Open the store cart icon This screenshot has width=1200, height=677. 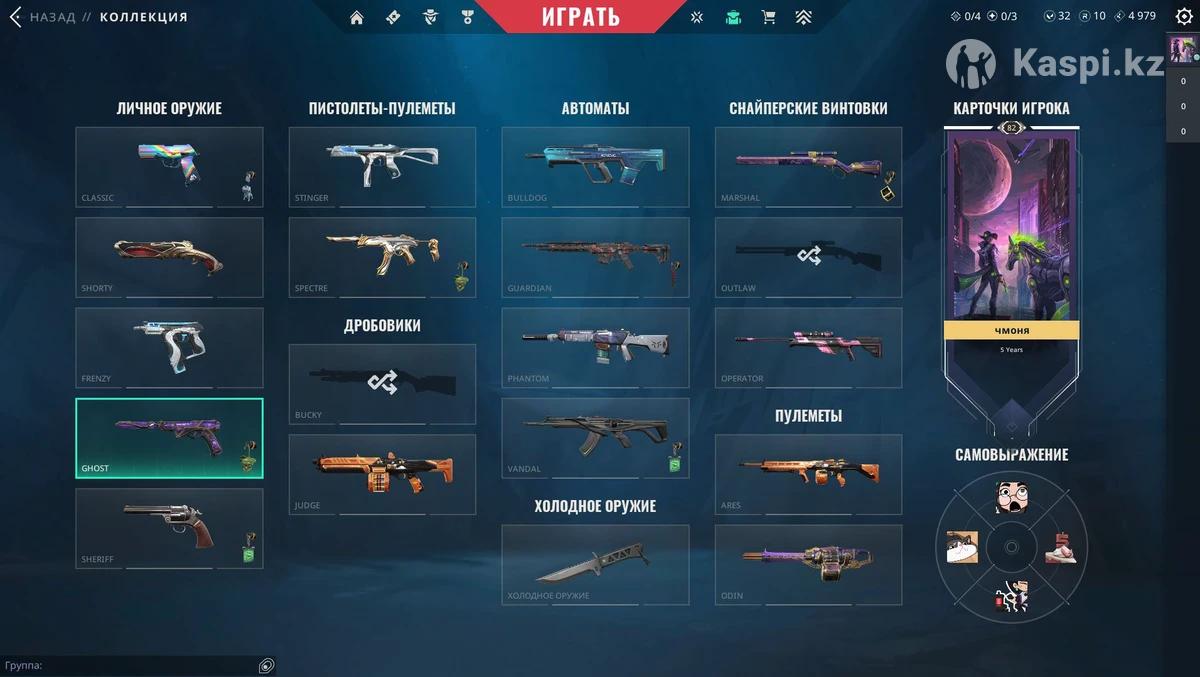(768, 17)
